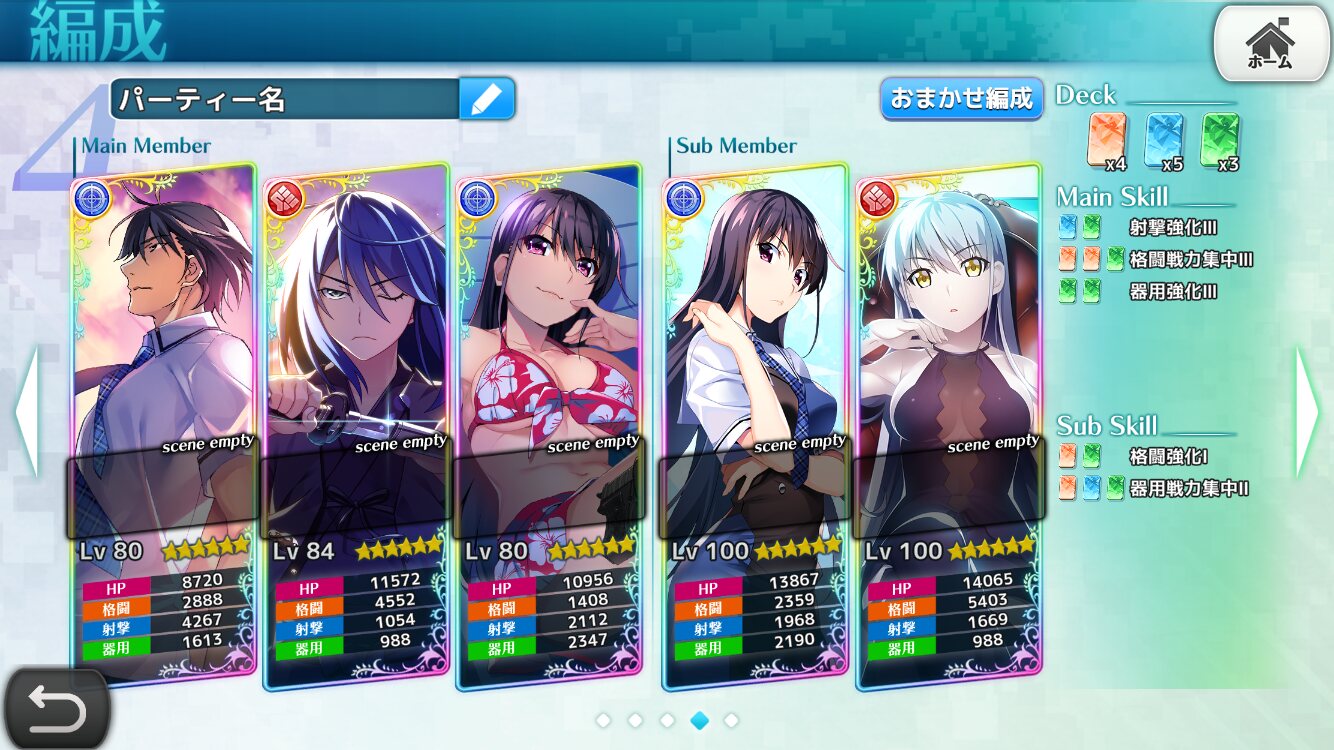Jump to the first party page dot

tap(603, 720)
